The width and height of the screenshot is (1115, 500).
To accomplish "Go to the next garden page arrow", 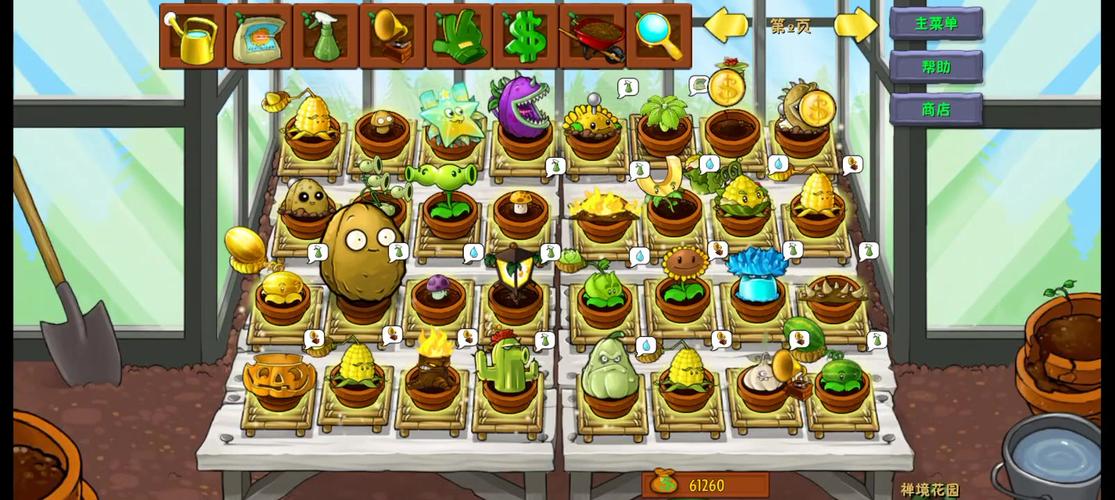I will (x=855, y=25).
